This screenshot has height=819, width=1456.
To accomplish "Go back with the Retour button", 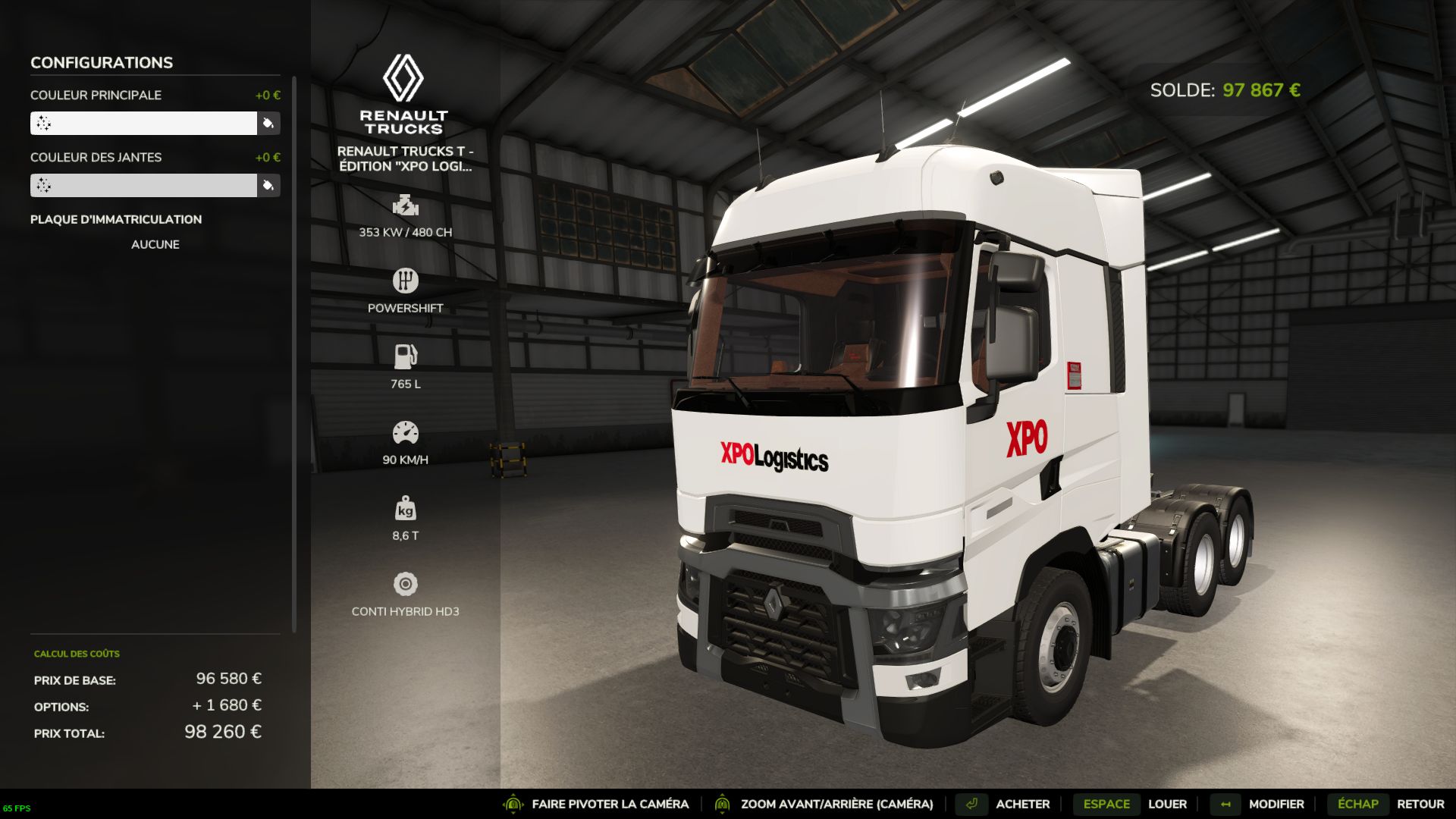I will pyautogui.click(x=1420, y=804).
